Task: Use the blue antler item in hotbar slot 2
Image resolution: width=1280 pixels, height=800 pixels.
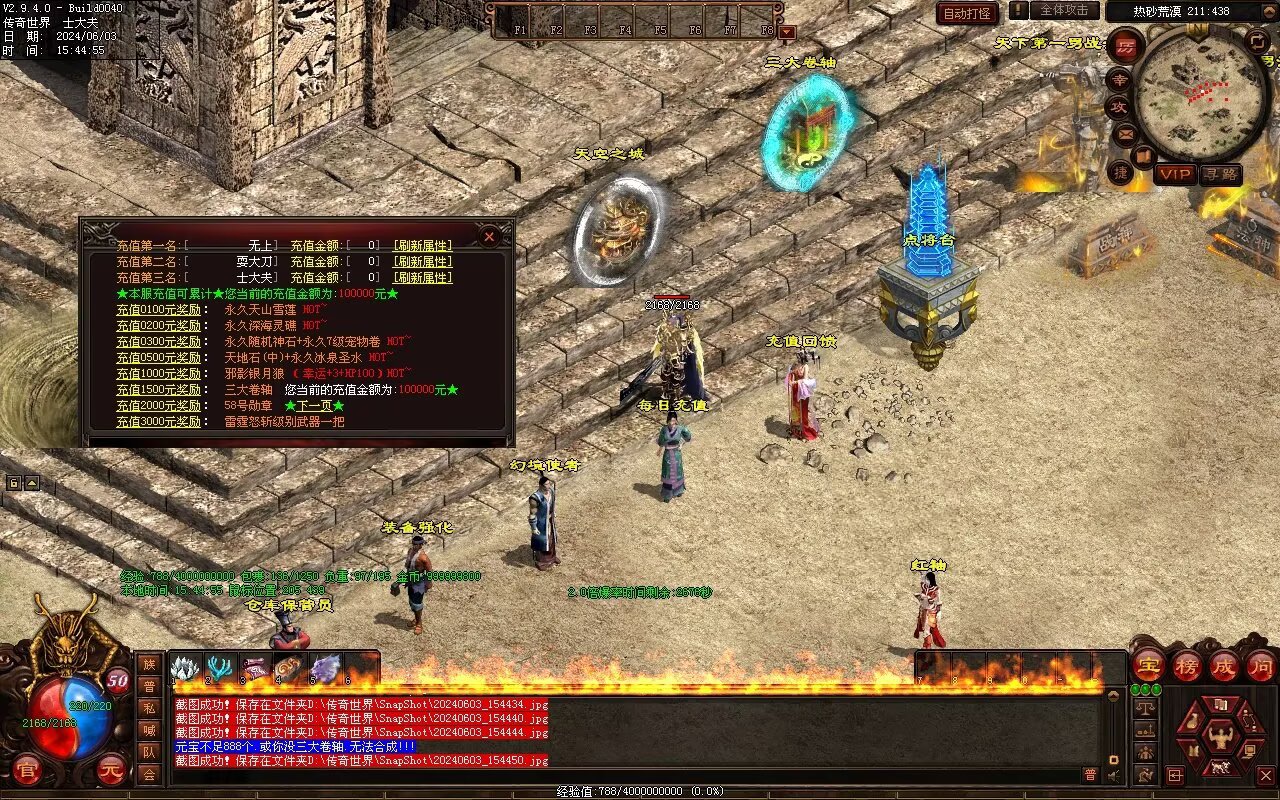Action: [221, 668]
